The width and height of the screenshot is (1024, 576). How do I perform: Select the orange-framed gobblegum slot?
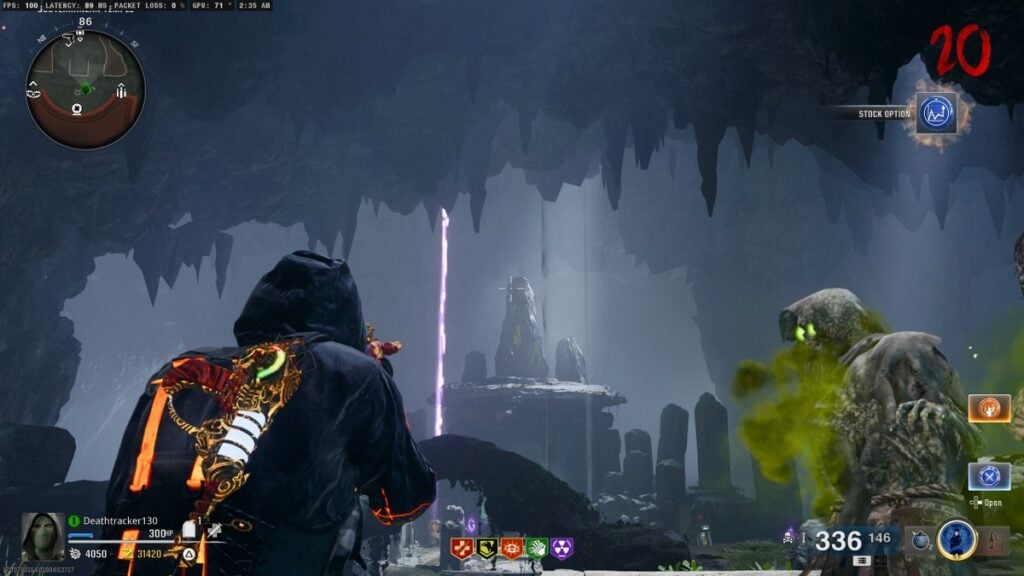988,408
